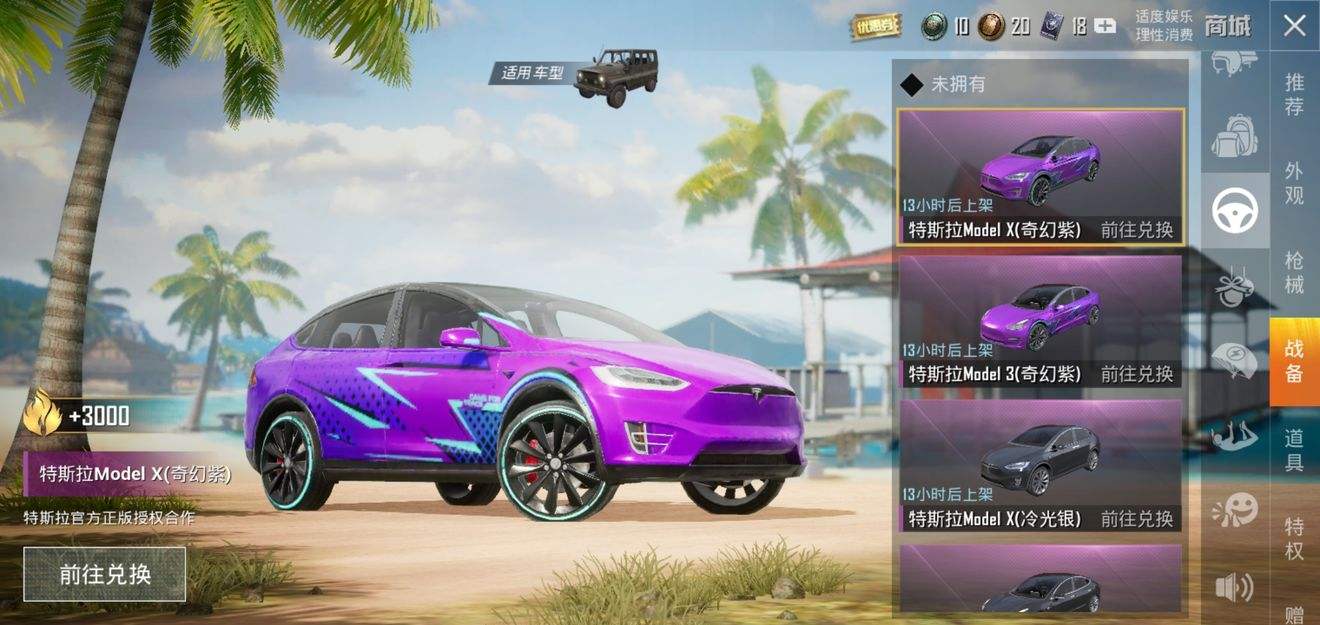Pick the 特斯拉Model X(冷光银) listing
This screenshot has height=625, width=1320.
pos(1040,465)
